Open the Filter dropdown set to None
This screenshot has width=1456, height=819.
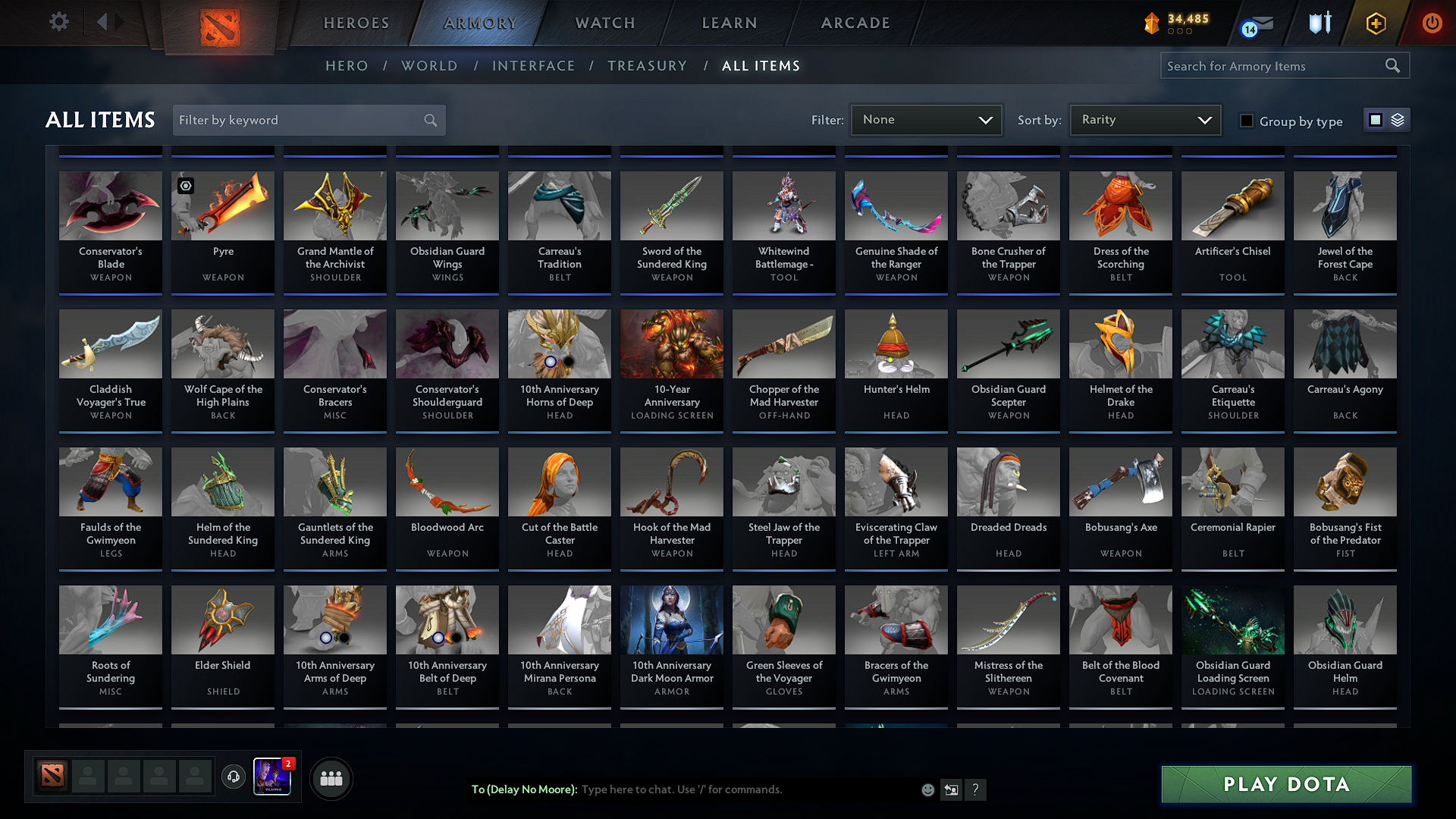click(925, 119)
